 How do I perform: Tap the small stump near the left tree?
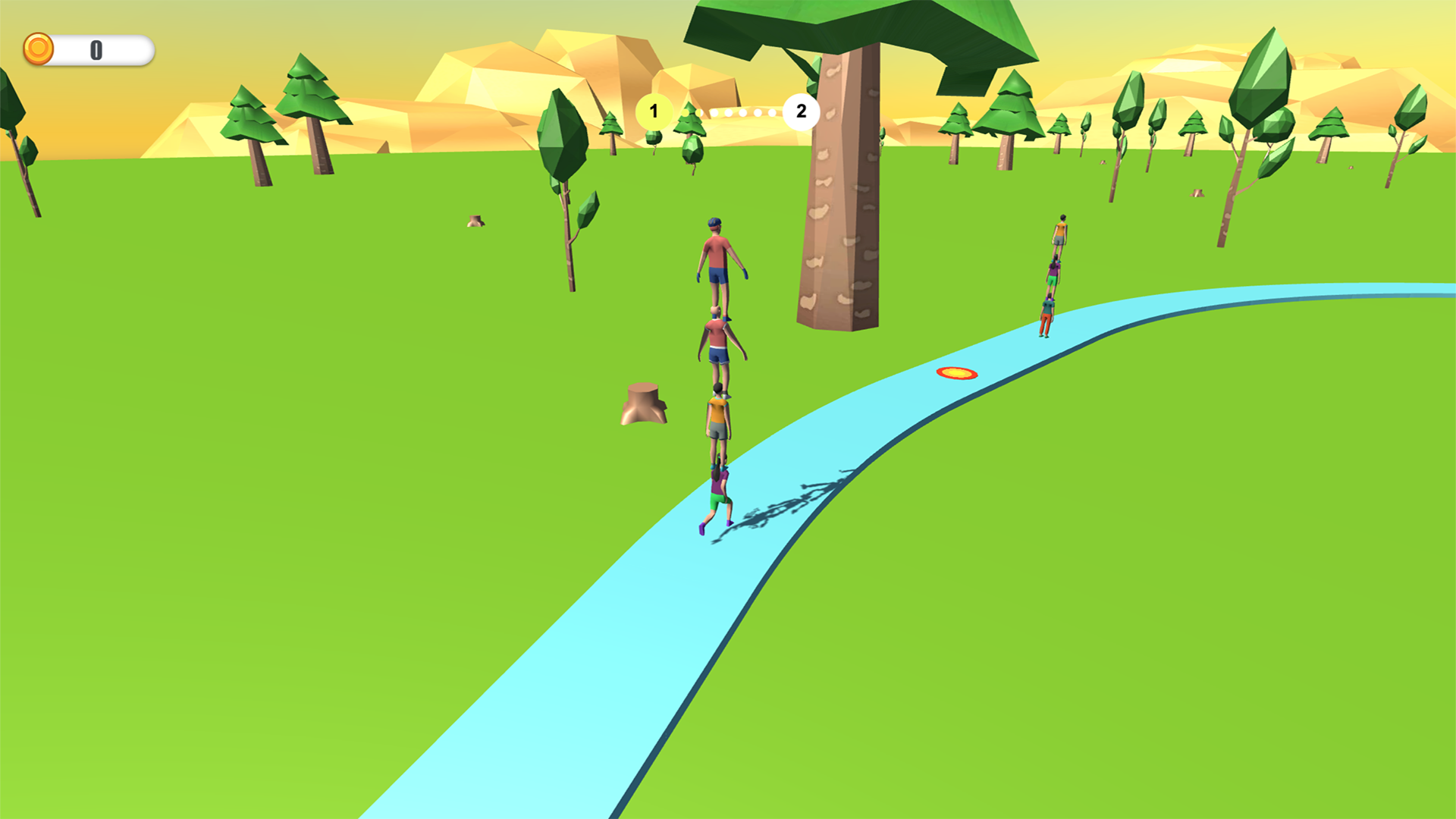(x=475, y=220)
